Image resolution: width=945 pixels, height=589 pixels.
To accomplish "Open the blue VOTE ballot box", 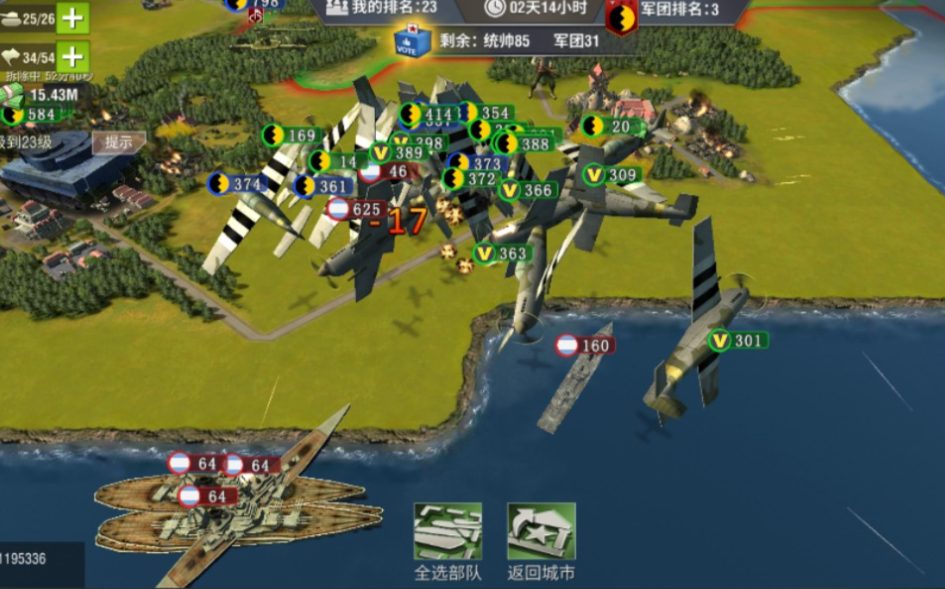I will tap(412, 41).
